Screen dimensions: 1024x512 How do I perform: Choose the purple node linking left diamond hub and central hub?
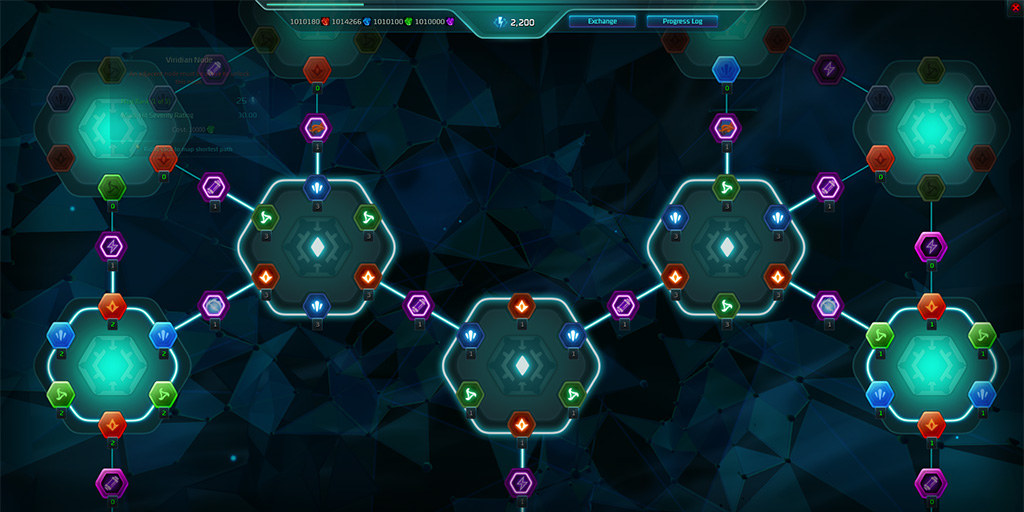point(418,305)
